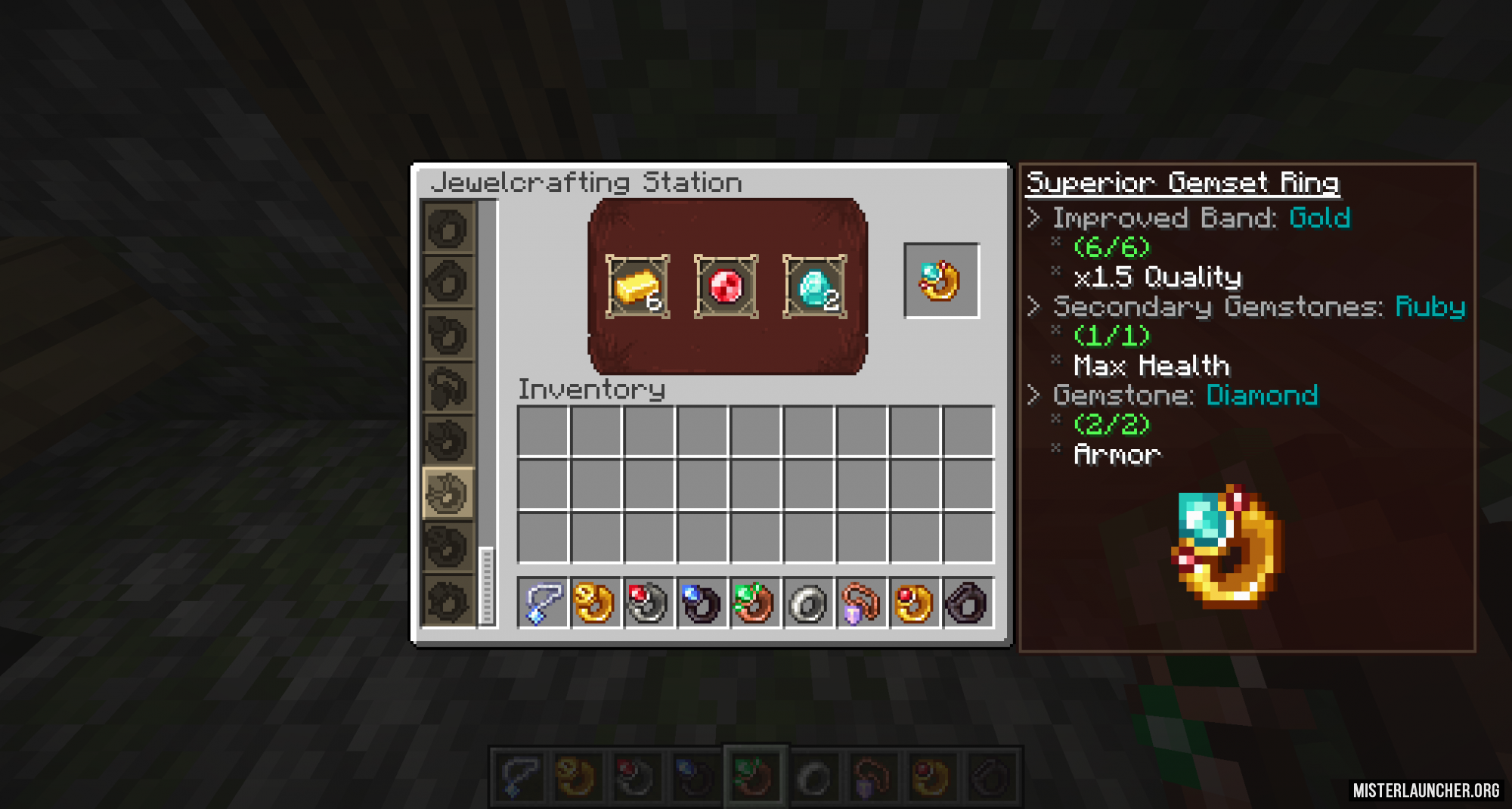The height and width of the screenshot is (809, 1512).
Task: Click the recipe list scrollbar handle
Action: (x=486, y=585)
